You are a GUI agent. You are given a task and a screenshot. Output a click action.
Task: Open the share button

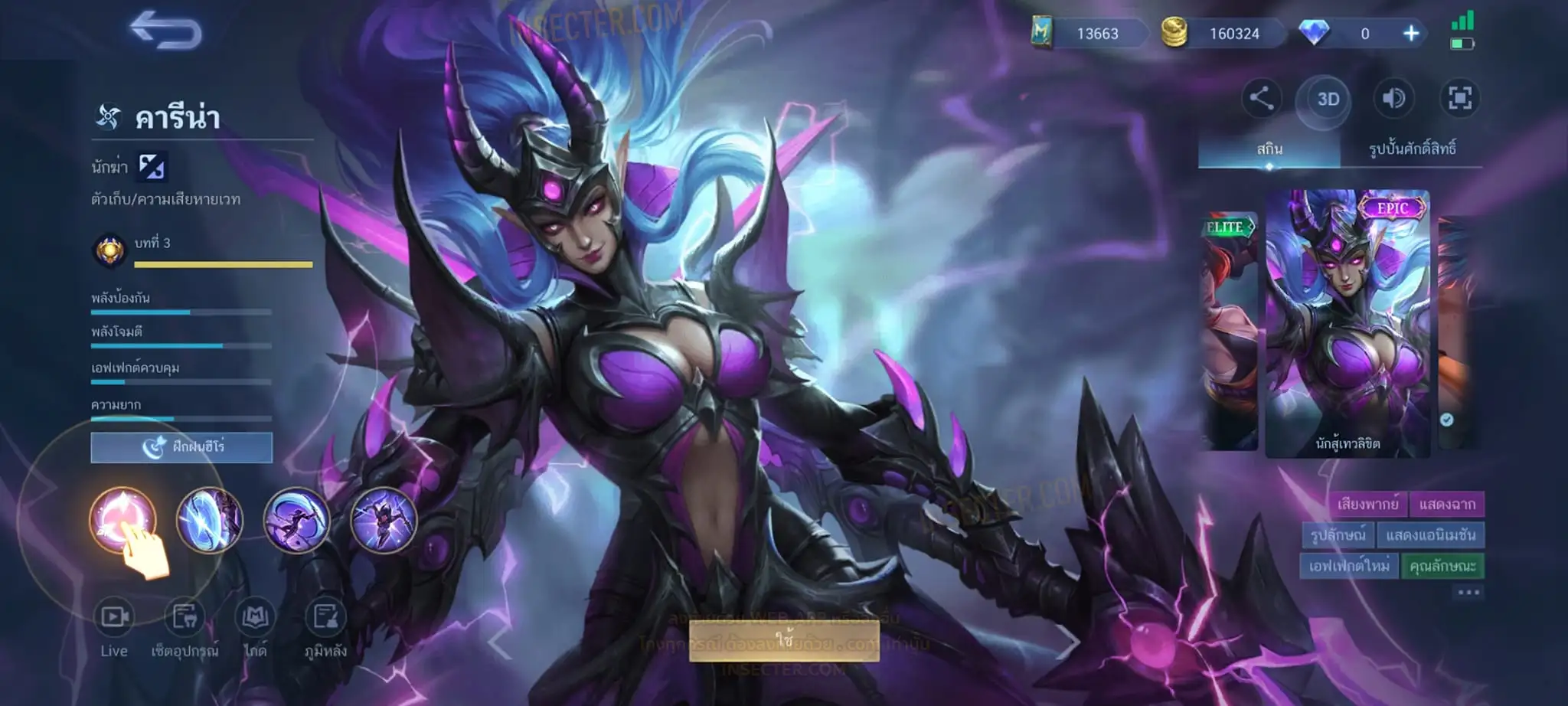(1261, 99)
